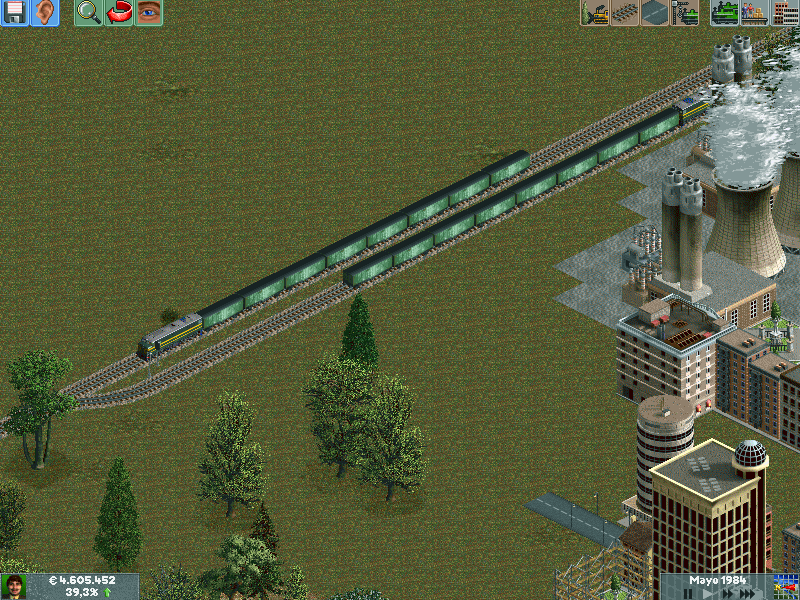Click the Mayo 1984 date panel
The height and width of the screenshot is (600, 800).
[x=720, y=580]
